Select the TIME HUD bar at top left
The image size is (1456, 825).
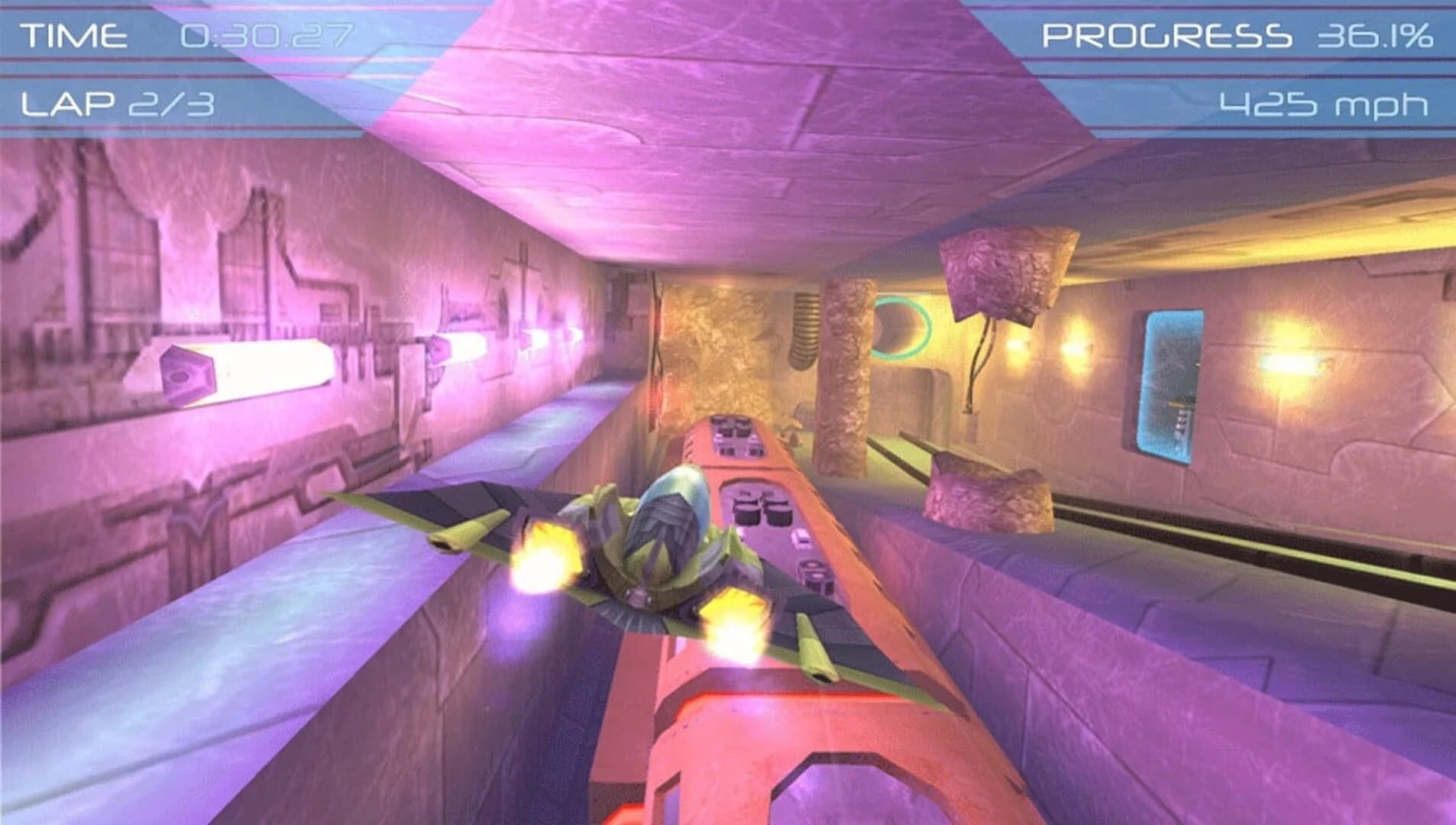click(183, 34)
